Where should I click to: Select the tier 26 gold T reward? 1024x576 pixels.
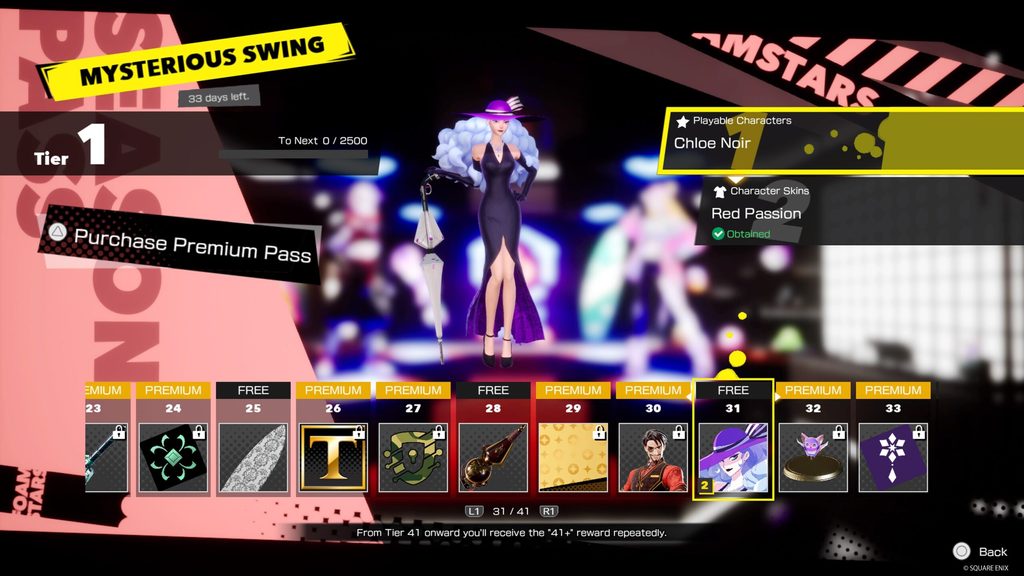point(333,457)
